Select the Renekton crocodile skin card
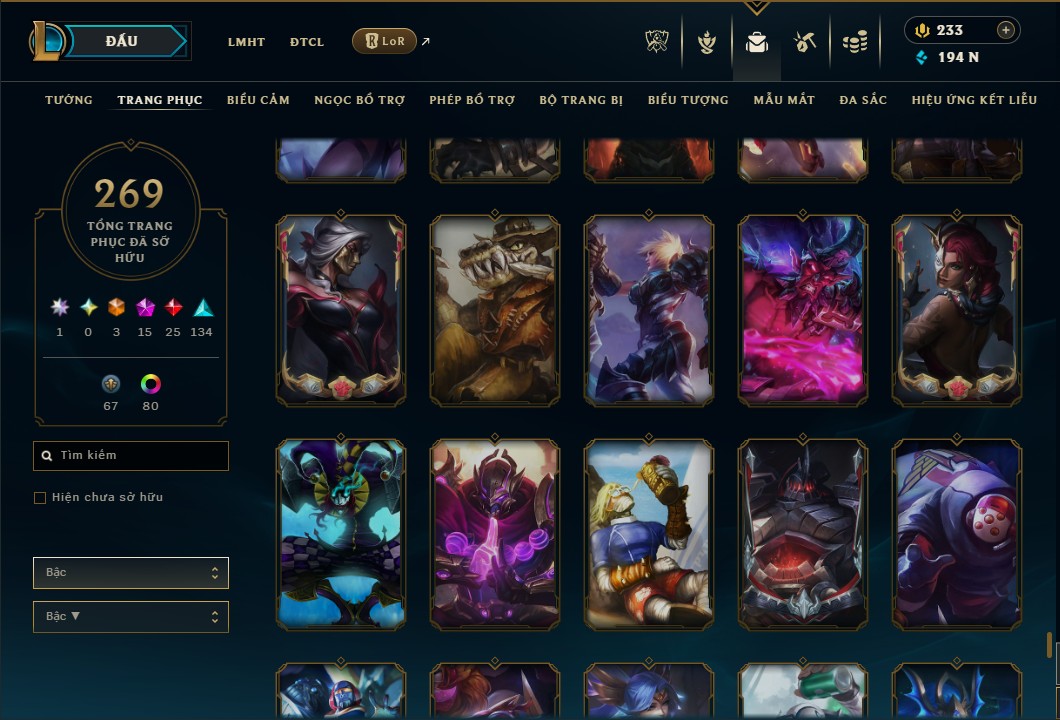Viewport: 1060px width, 720px height. coord(494,311)
